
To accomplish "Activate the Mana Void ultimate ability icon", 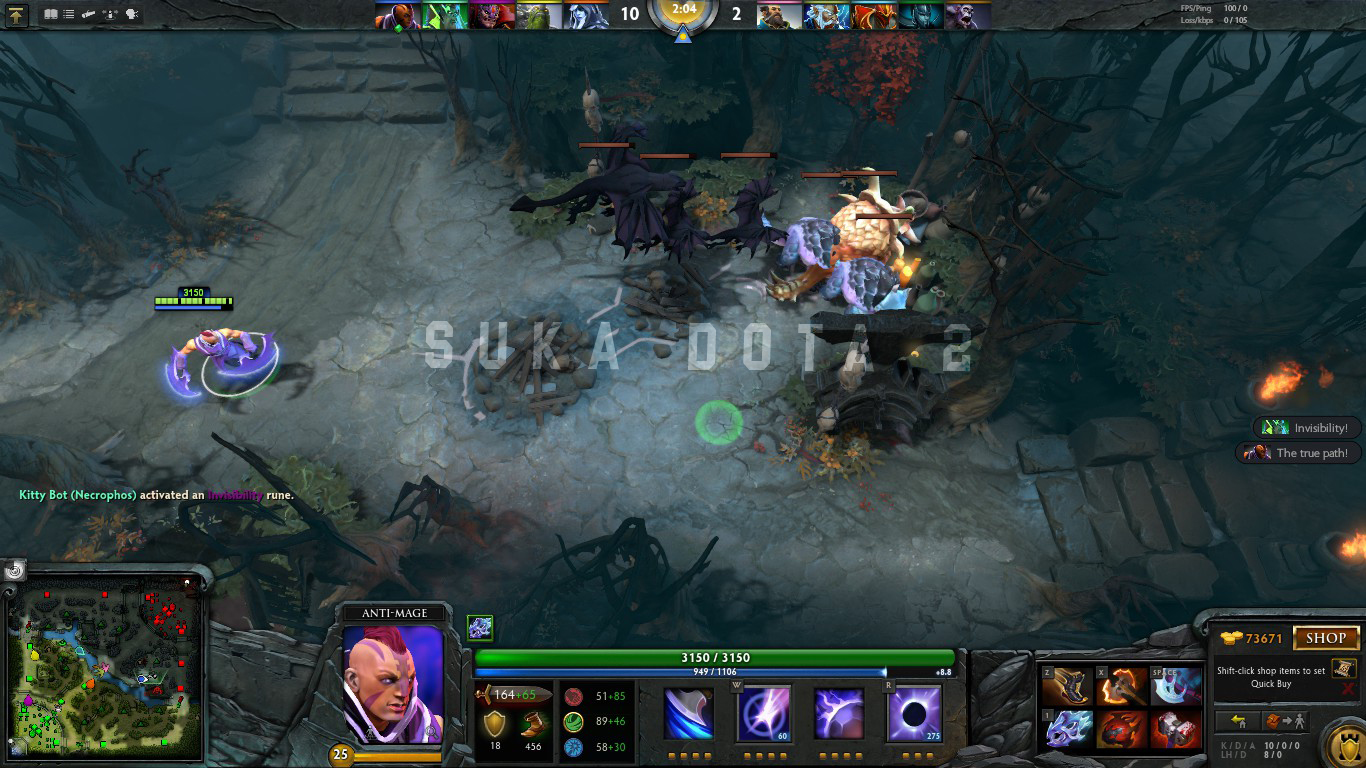I will [915, 712].
